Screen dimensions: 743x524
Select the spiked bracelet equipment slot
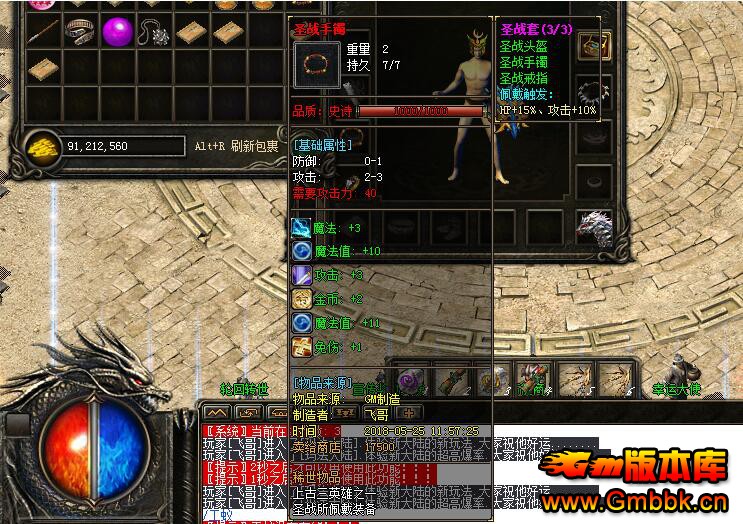[x=596, y=92]
